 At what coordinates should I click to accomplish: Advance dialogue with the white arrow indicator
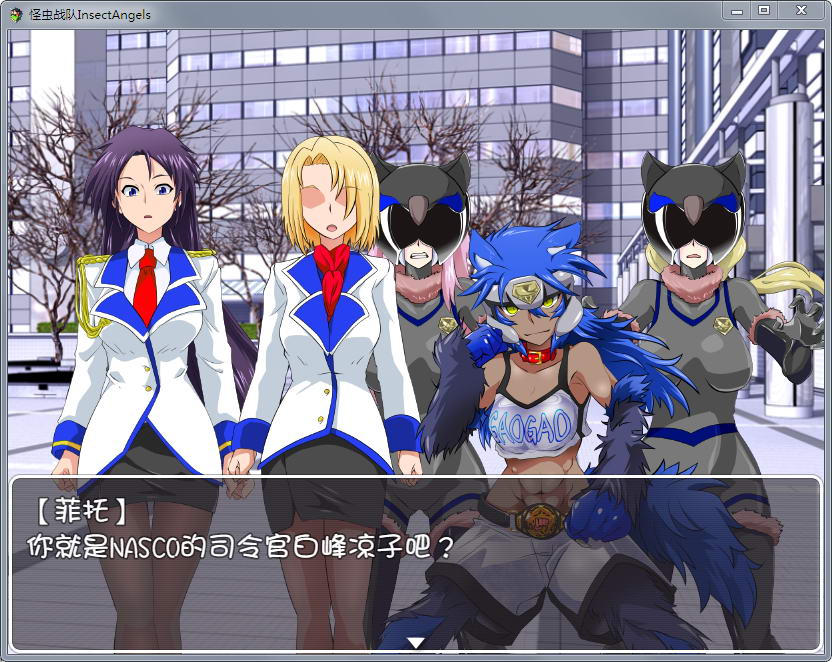click(x=416, y=642)
